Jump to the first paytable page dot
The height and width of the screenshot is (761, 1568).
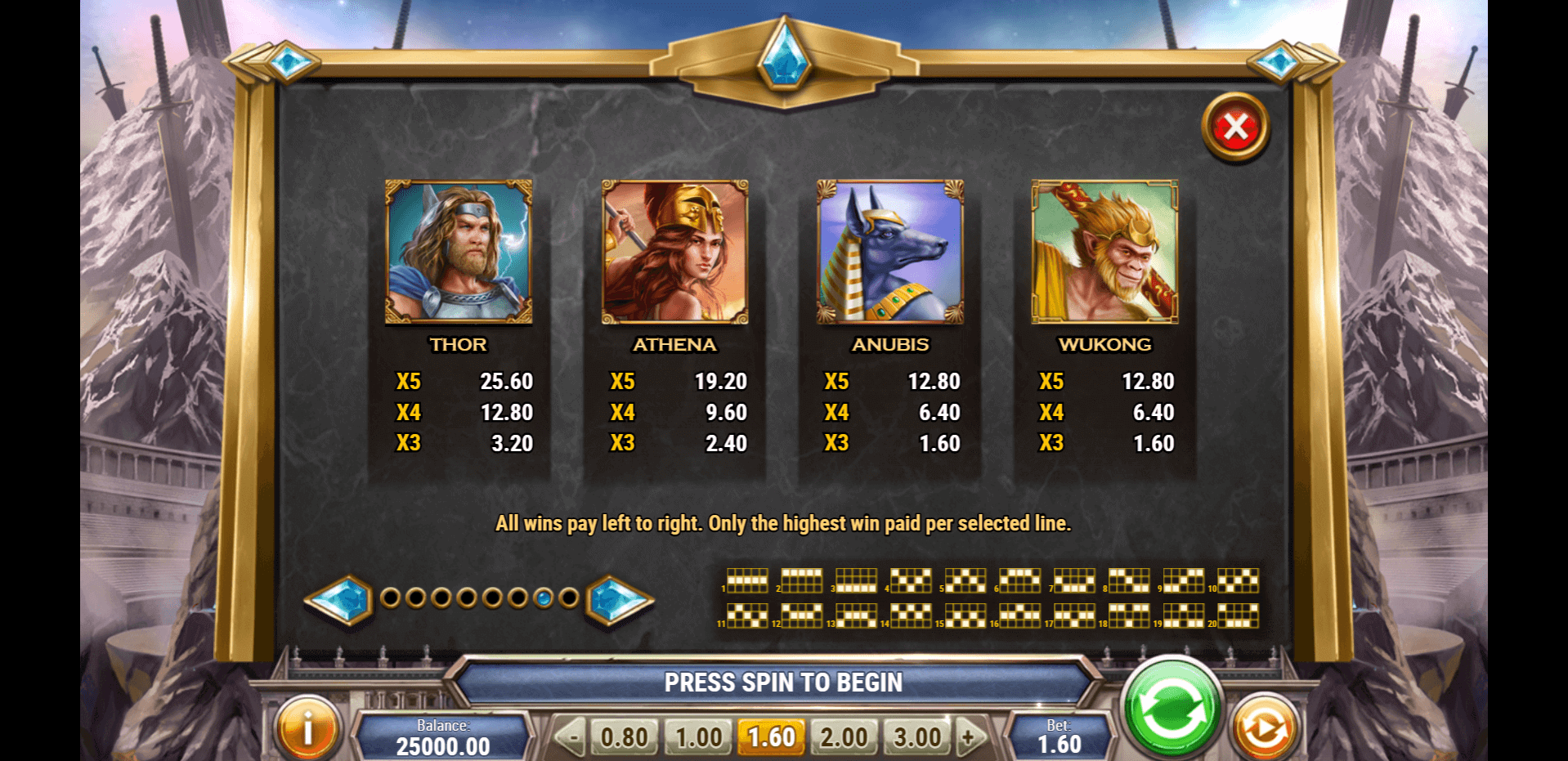click(x=391, y=598)
